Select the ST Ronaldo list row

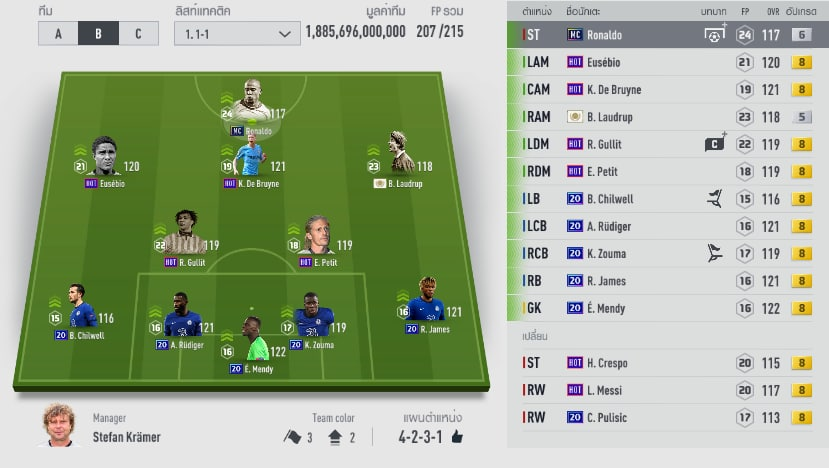tap(667, 35)
